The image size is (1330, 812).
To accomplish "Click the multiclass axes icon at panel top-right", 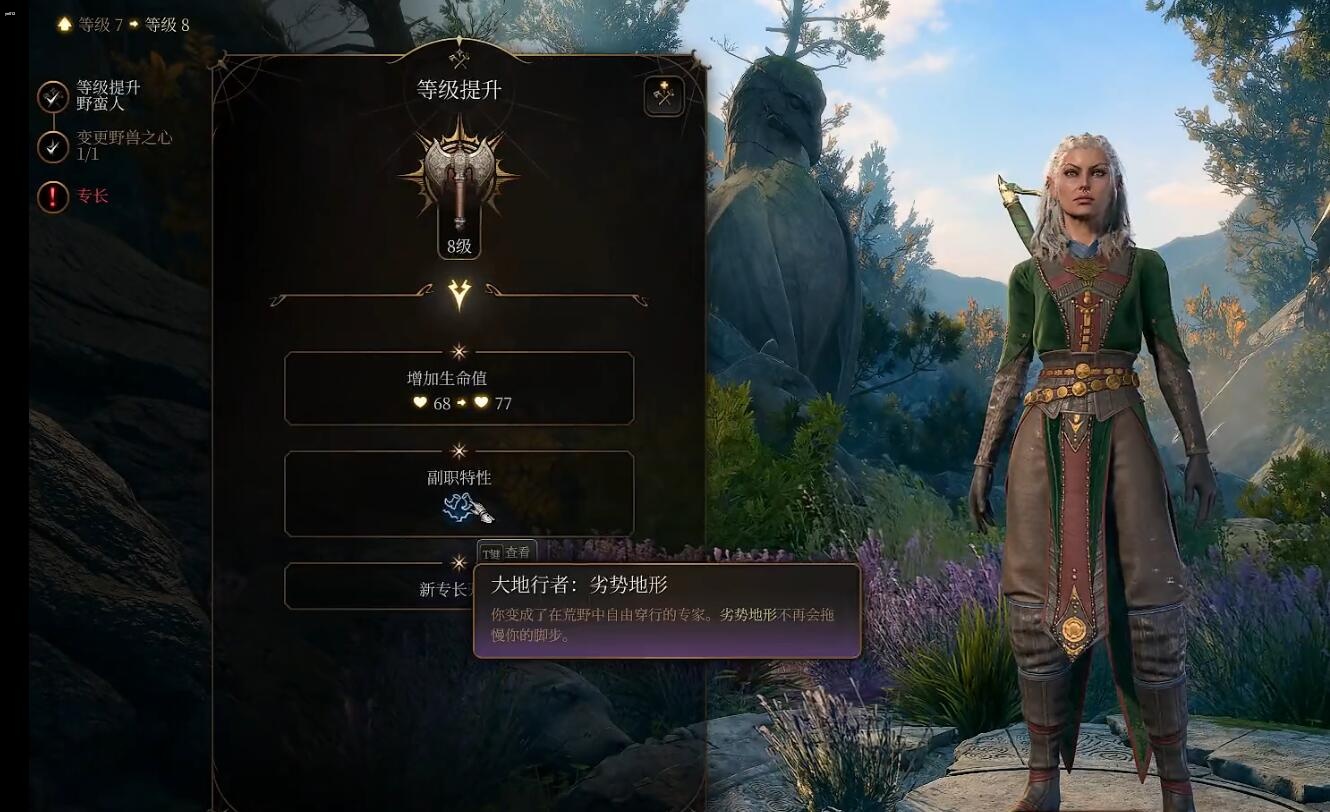I will pyautogui.click(x=663, y=97).
